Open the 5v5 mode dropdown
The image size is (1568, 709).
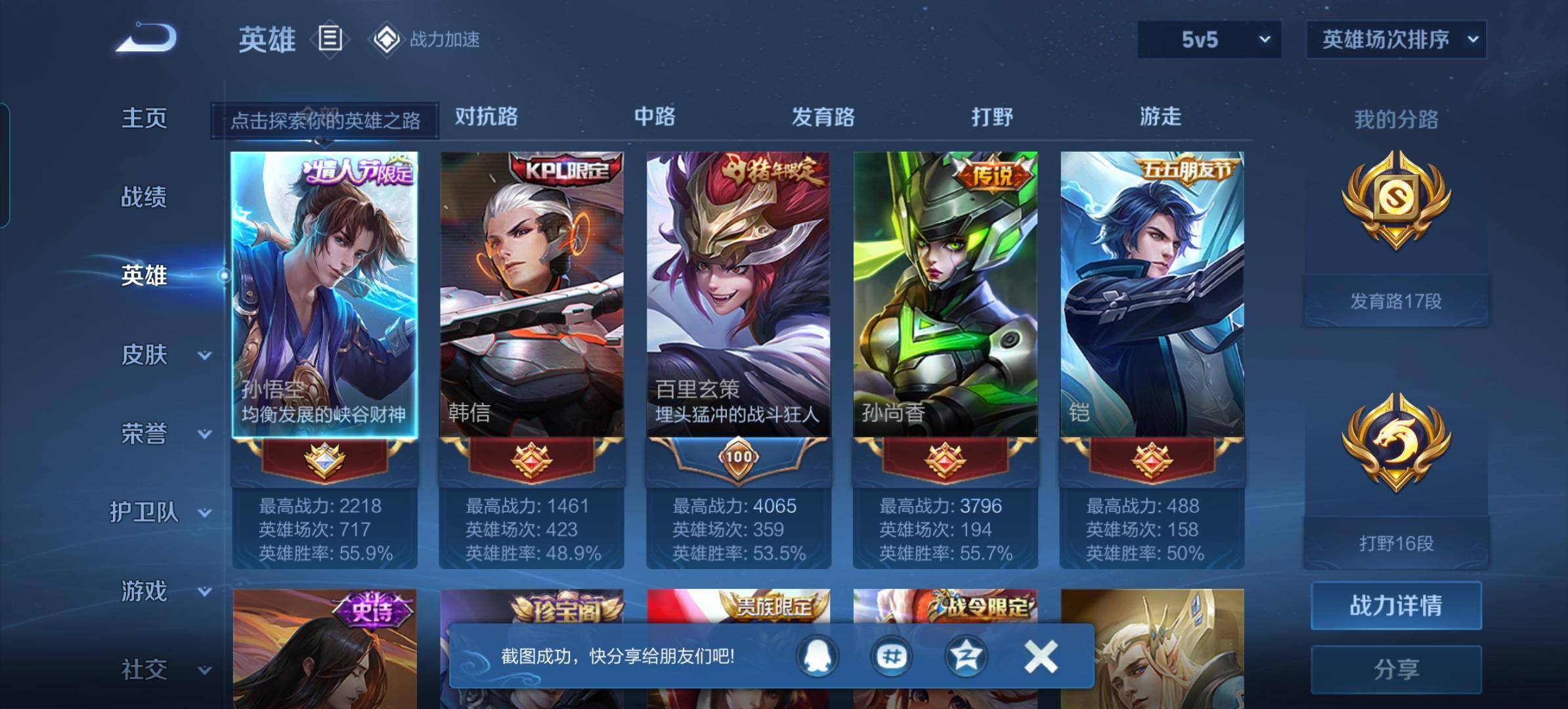point(1209,39)
